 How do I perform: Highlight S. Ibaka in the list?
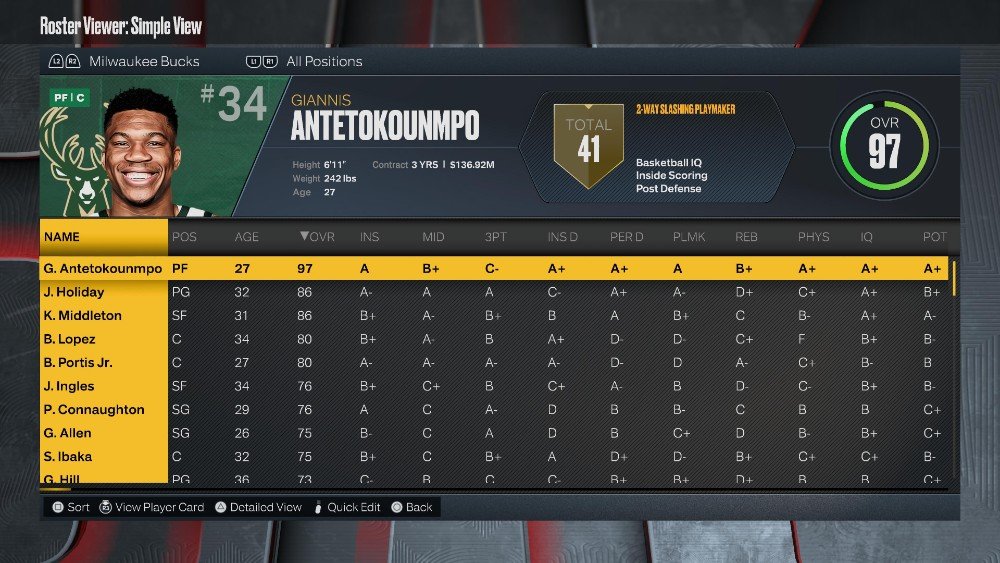pyautogui.click(x=67, y=457)
